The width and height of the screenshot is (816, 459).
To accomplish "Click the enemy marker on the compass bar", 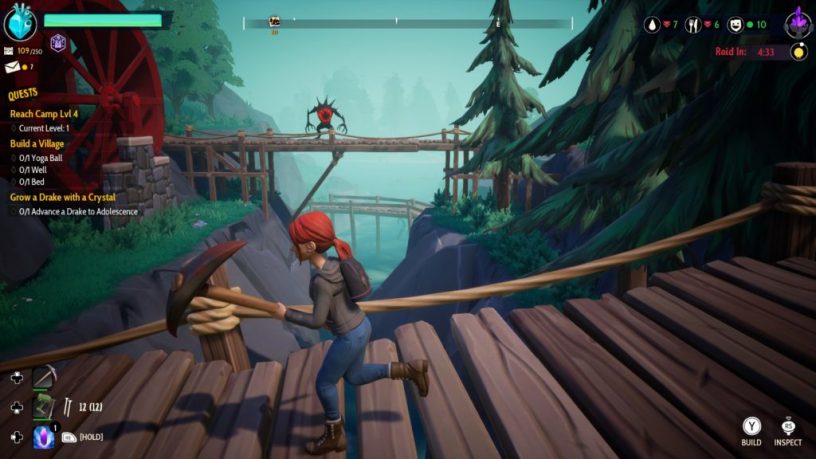I will tap(275, 20).
